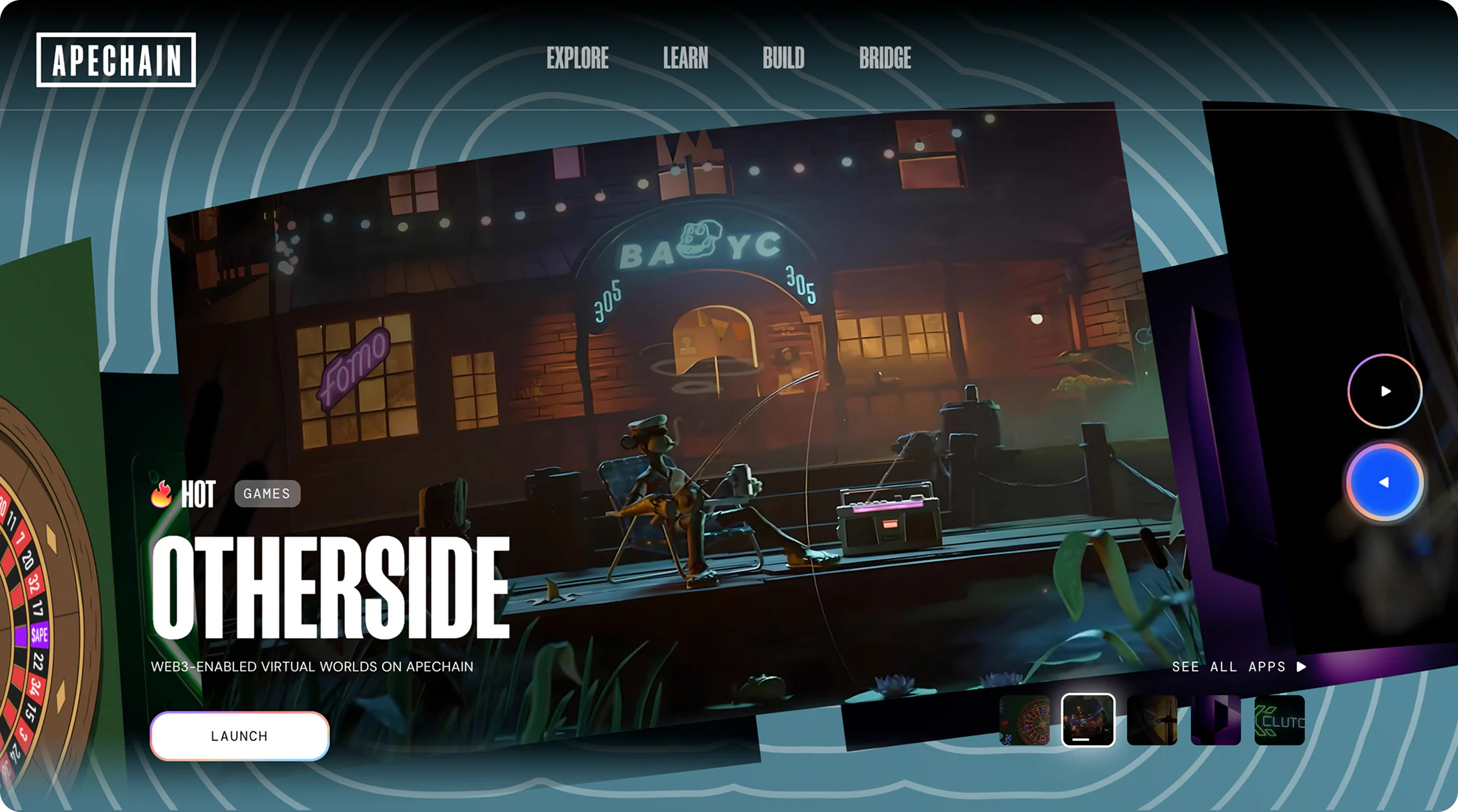Go back using the blue left-arrow button
This screenshot has height=812, width=1458.
pyautogui.click(x=1384, y=482)
